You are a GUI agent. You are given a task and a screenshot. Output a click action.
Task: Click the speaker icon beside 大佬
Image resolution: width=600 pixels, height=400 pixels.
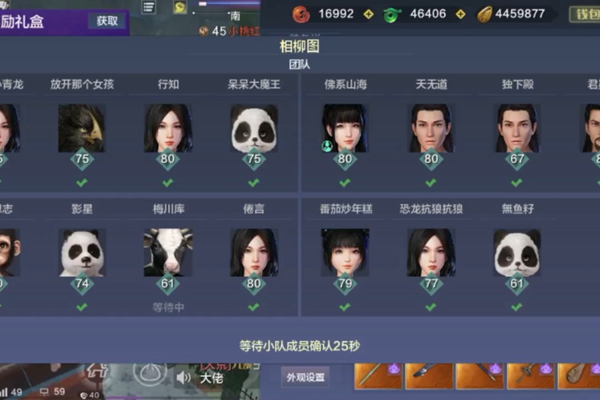184,378
